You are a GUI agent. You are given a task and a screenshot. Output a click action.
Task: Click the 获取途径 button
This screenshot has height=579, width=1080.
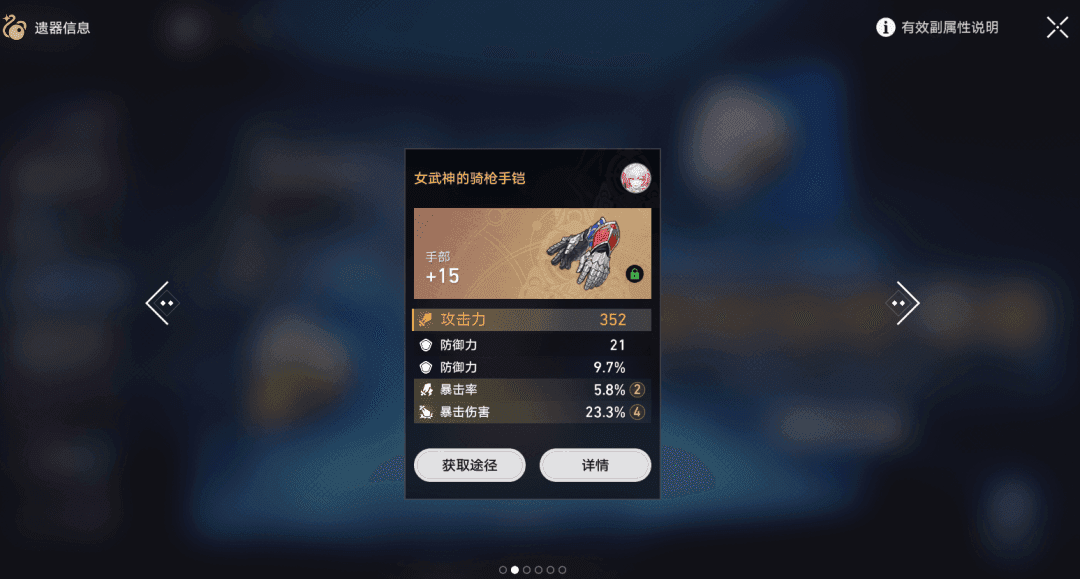coord(469,465)
